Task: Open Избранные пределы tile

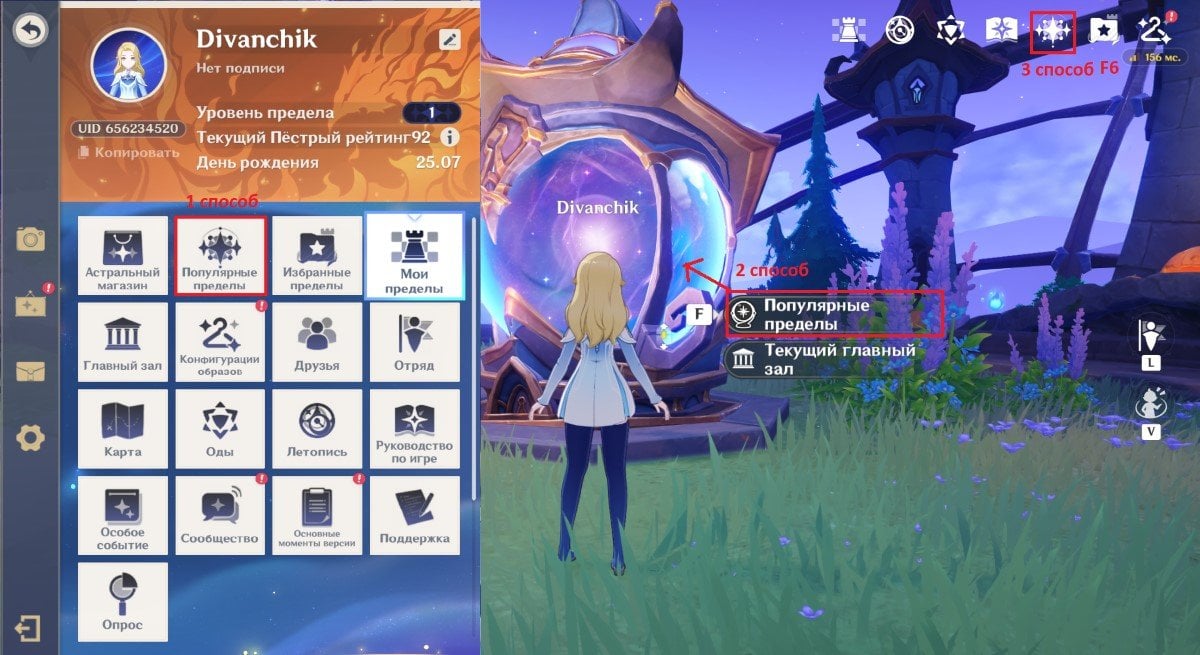Action: pos(317,256)
